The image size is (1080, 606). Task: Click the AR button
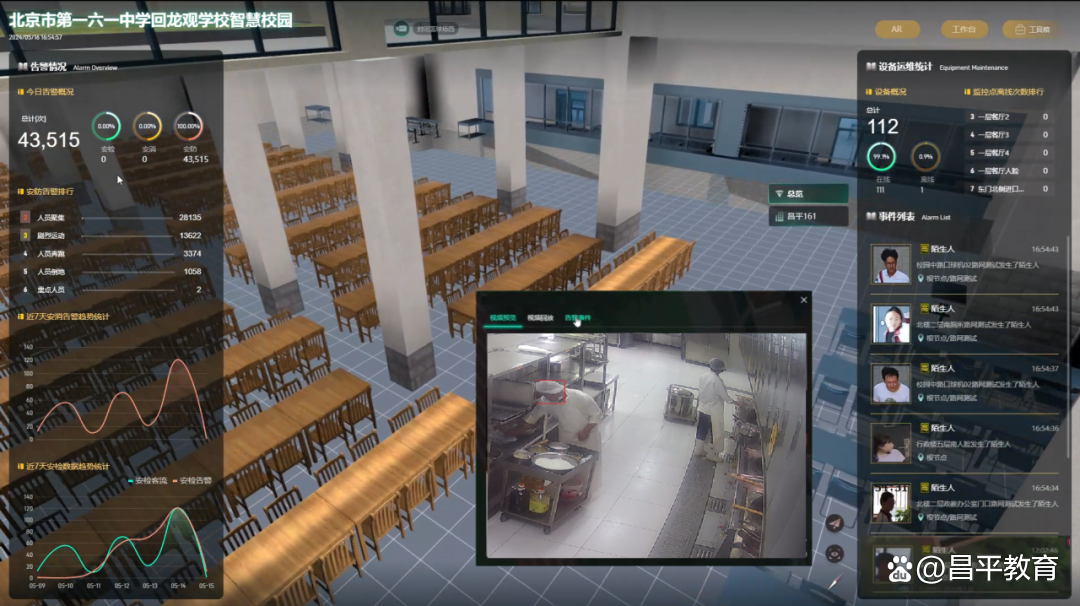tap(897, 29)
